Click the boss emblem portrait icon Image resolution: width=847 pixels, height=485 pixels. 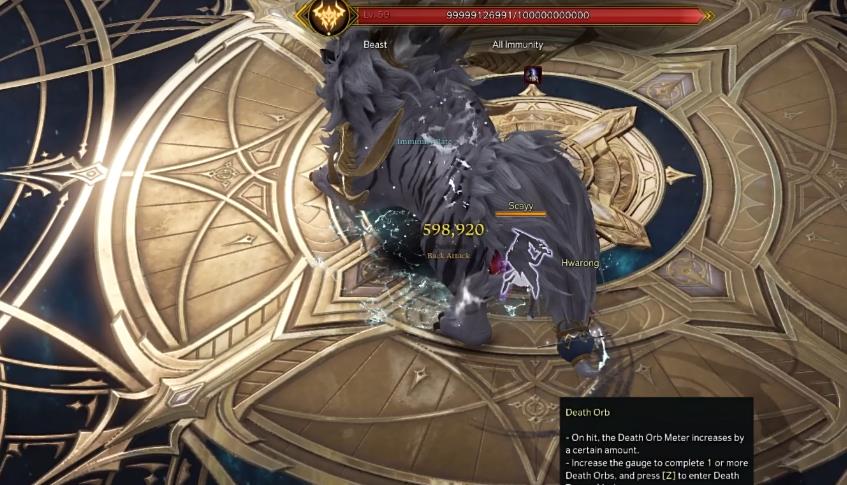pyautogui.click(x=329, y=17)
